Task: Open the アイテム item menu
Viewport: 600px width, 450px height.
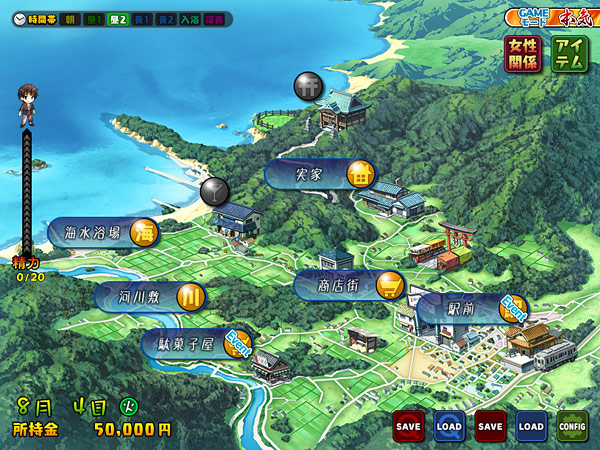Action: pyautogui.click(x=569, y=54)
